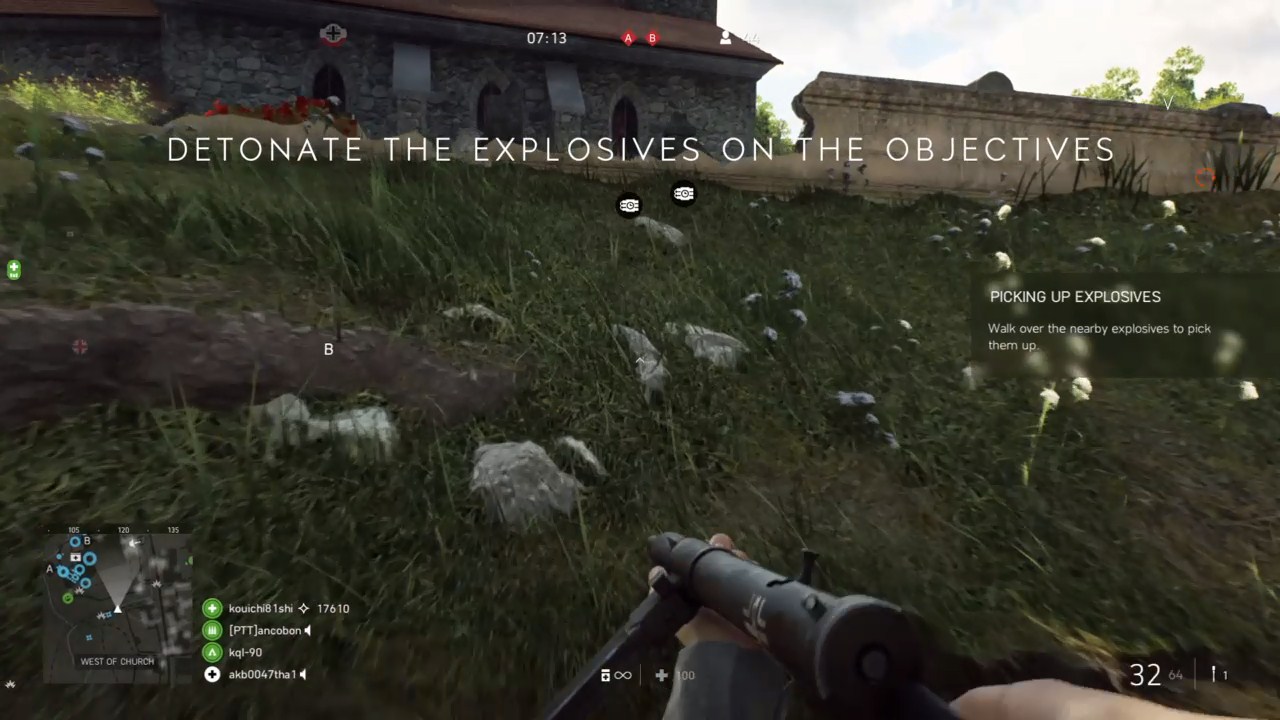Select the assault class icon for kql-90

click(212, 651)
